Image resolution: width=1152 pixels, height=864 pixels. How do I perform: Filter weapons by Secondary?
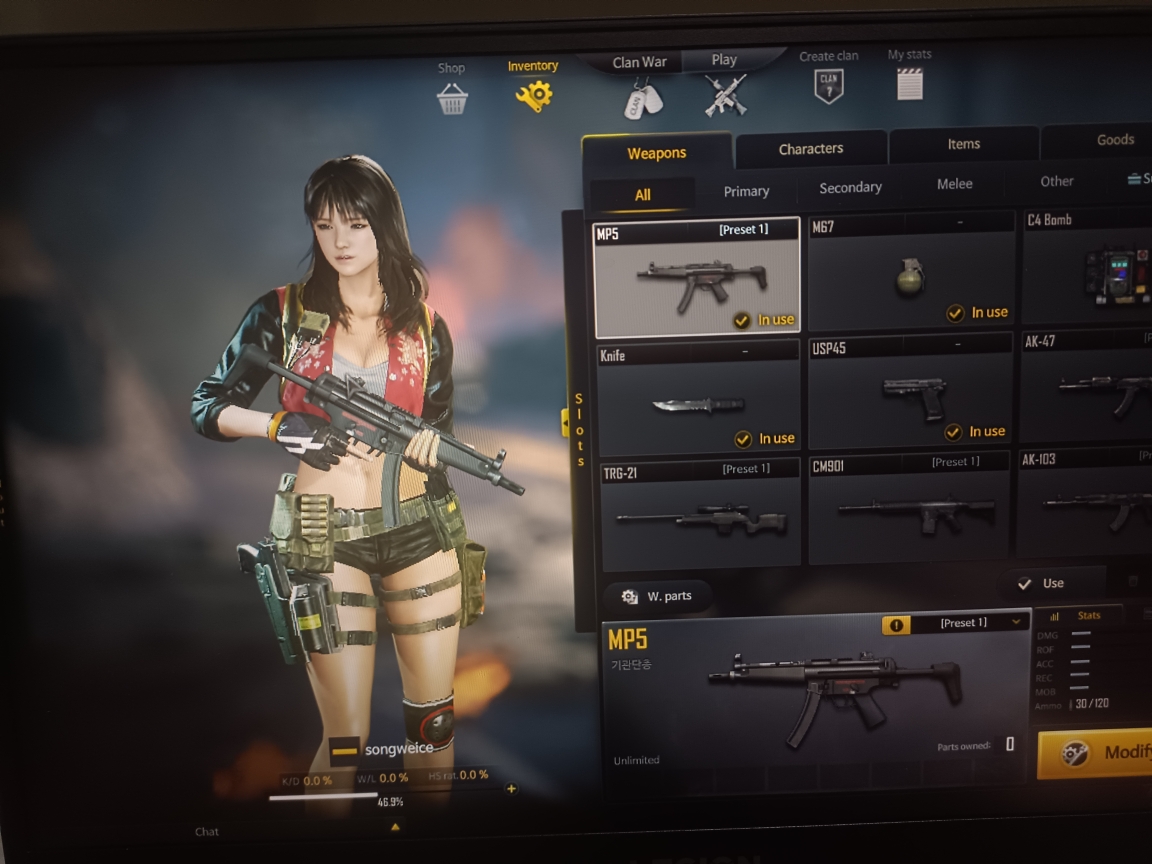tap(850, 188)
